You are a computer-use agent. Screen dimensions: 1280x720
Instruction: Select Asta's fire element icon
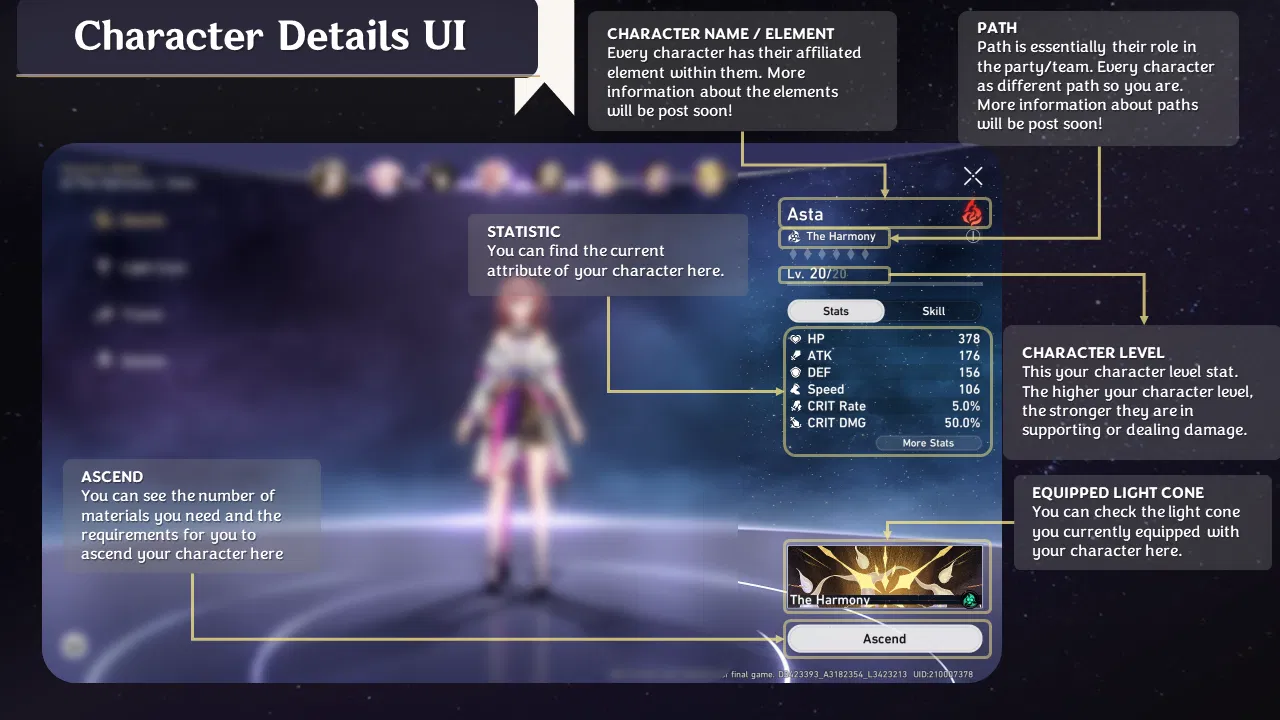970,212
